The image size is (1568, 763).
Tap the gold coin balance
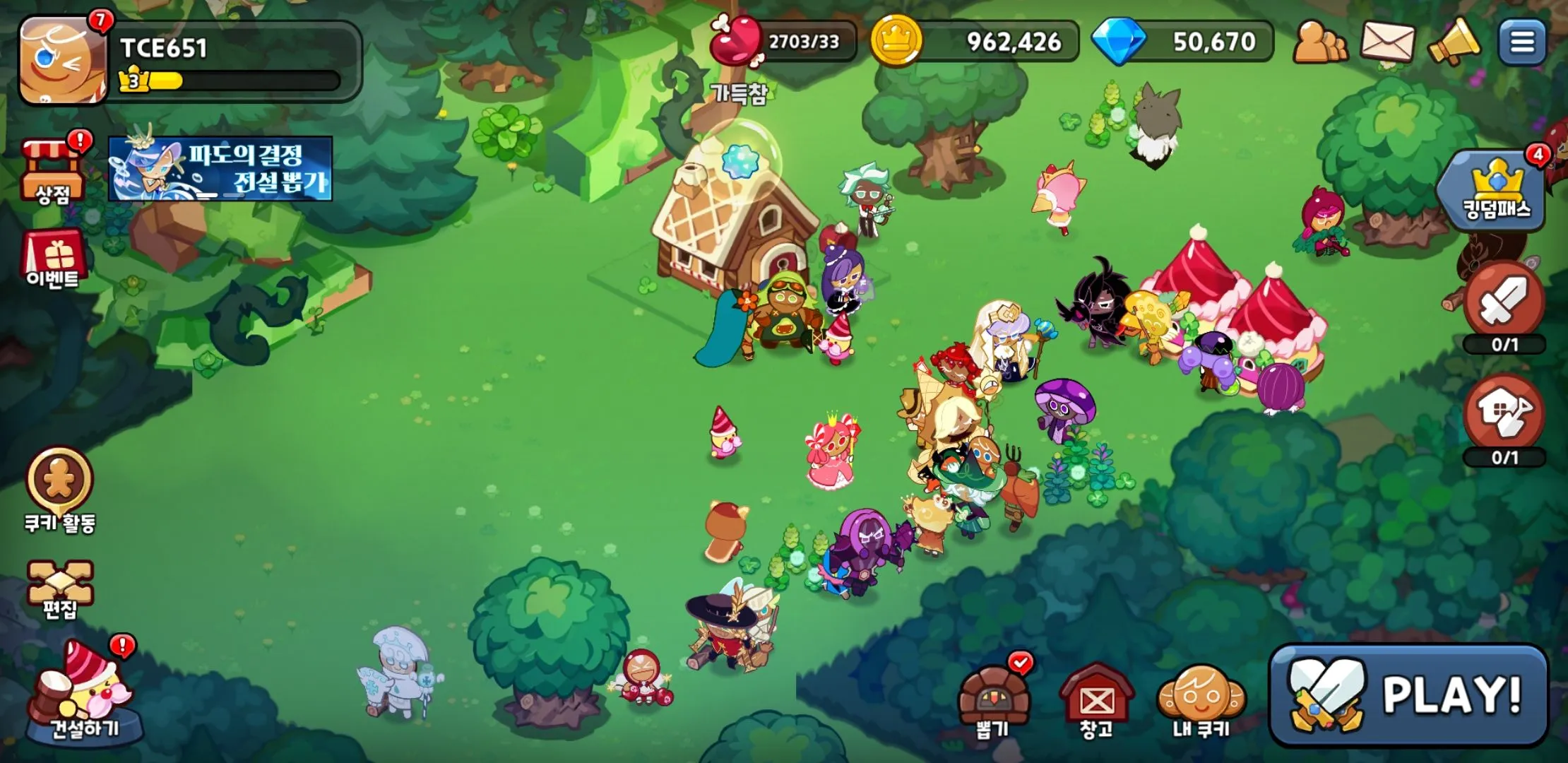point(975,42)
